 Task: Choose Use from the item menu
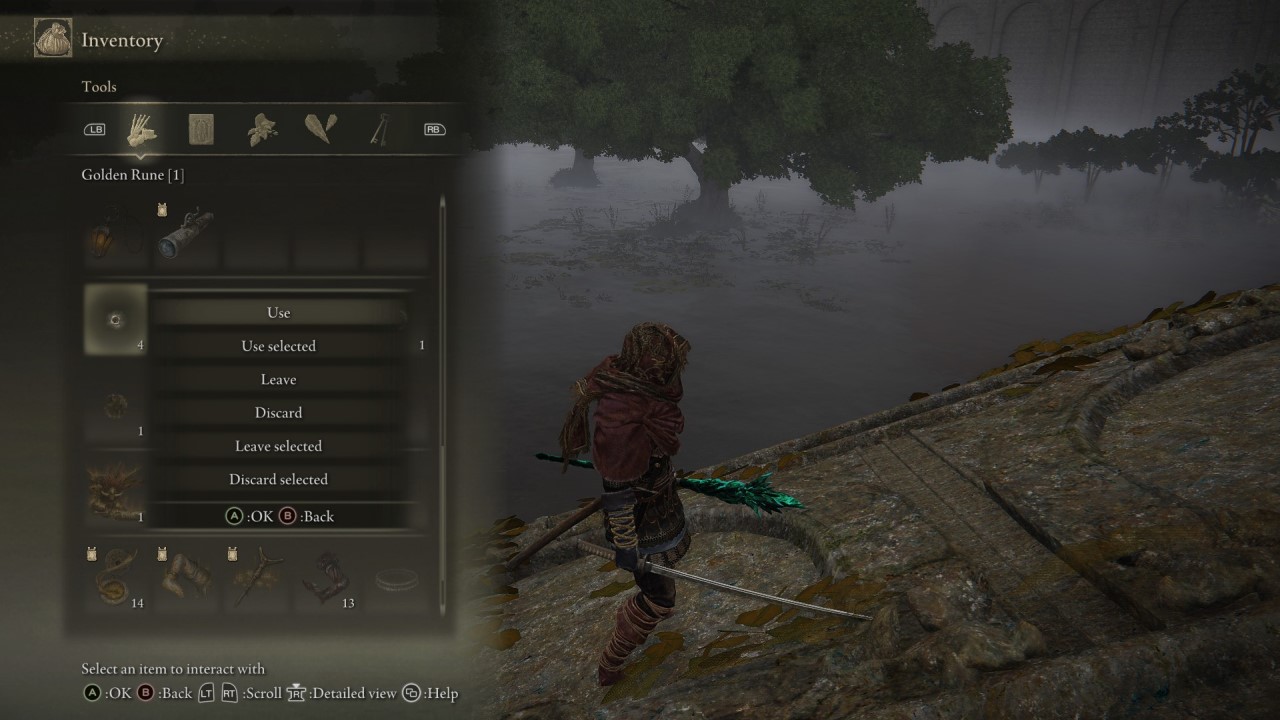click(278, 312)
